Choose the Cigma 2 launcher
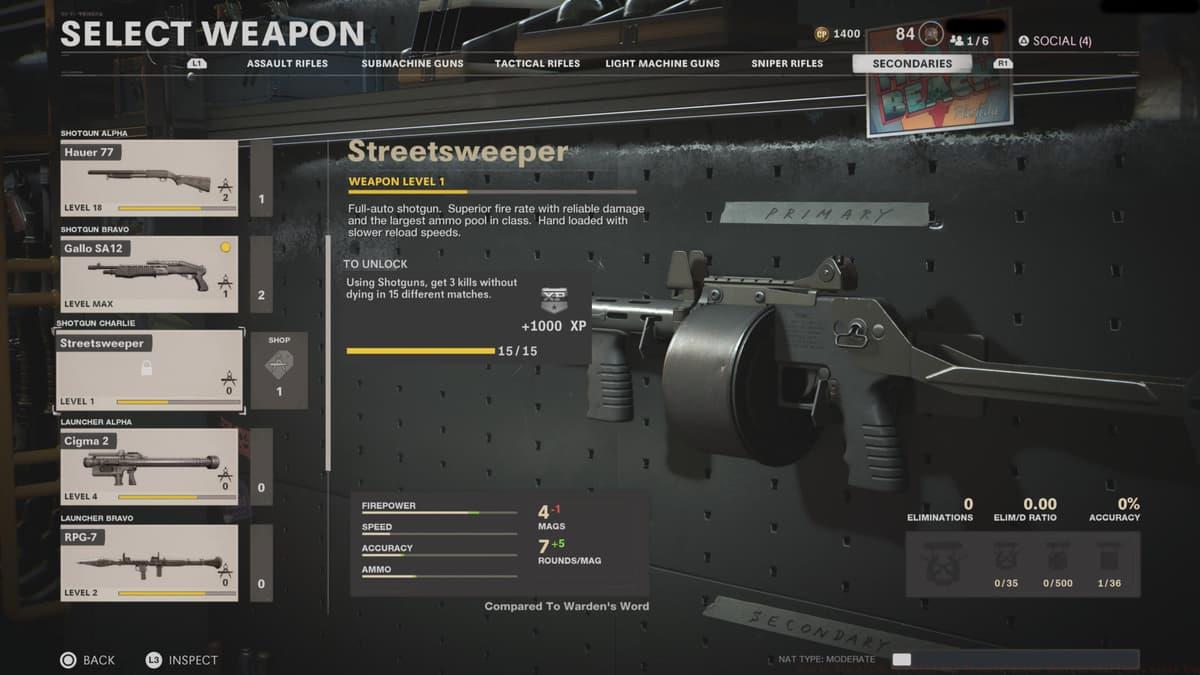This screenshot has height=675, width=1200. click(149, 466)
